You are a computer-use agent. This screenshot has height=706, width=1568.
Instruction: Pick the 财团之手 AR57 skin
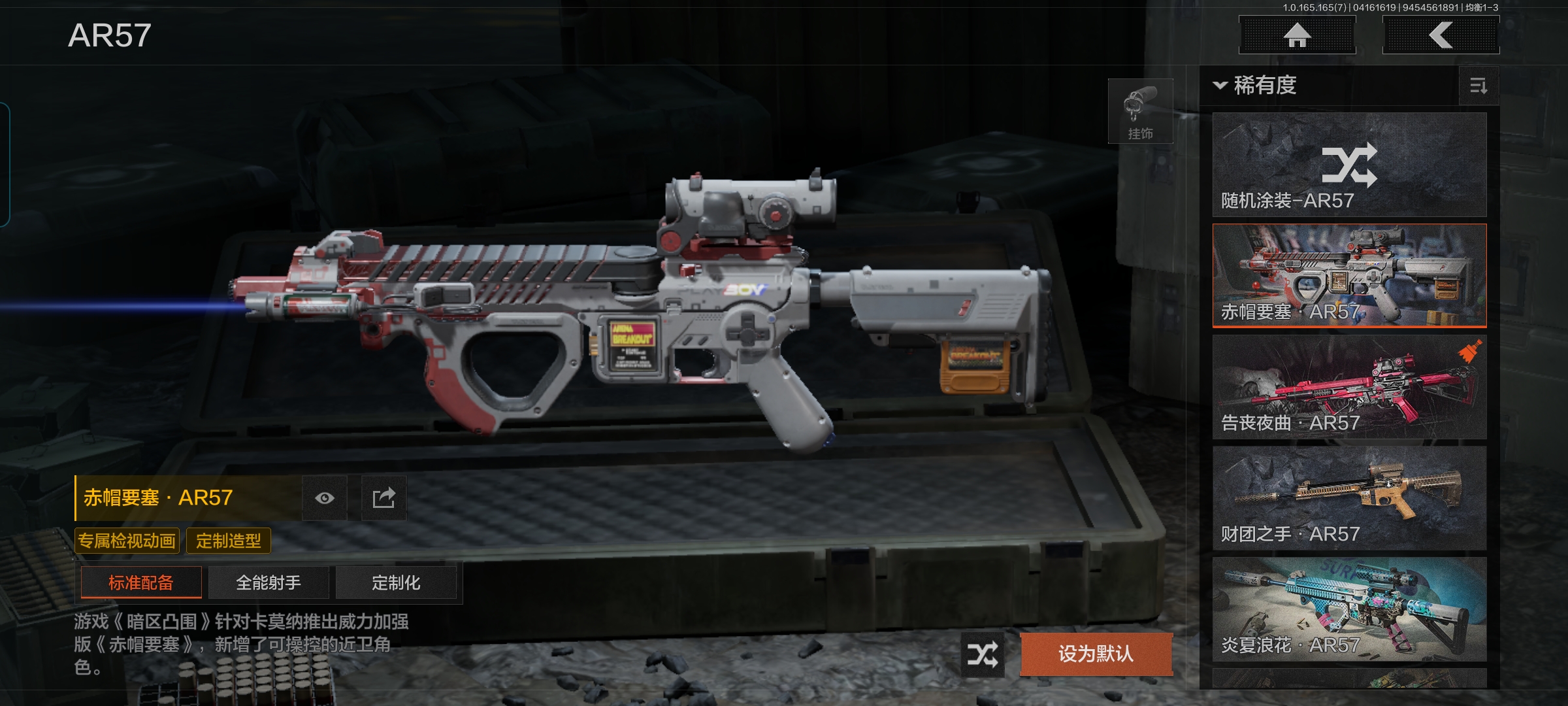1349,498
